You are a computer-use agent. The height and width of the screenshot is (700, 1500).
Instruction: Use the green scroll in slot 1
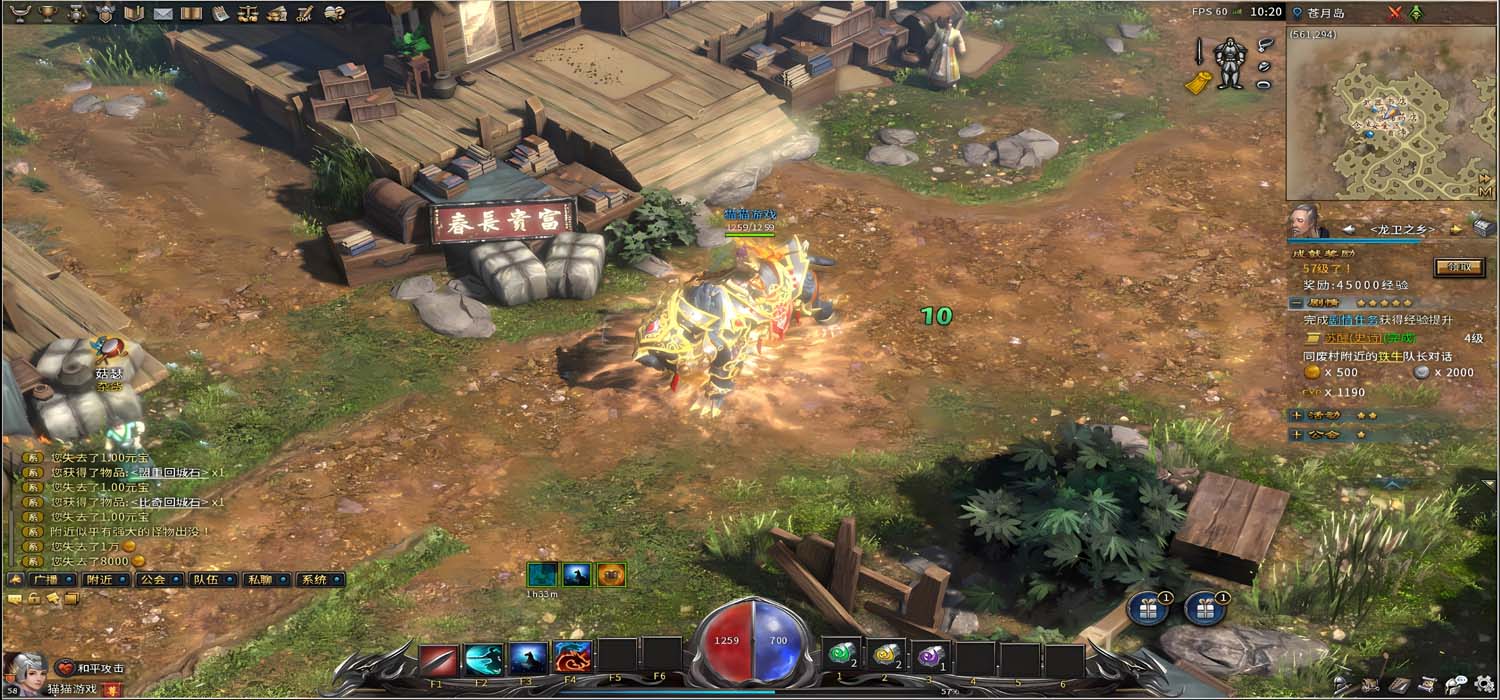pos(840,656)
